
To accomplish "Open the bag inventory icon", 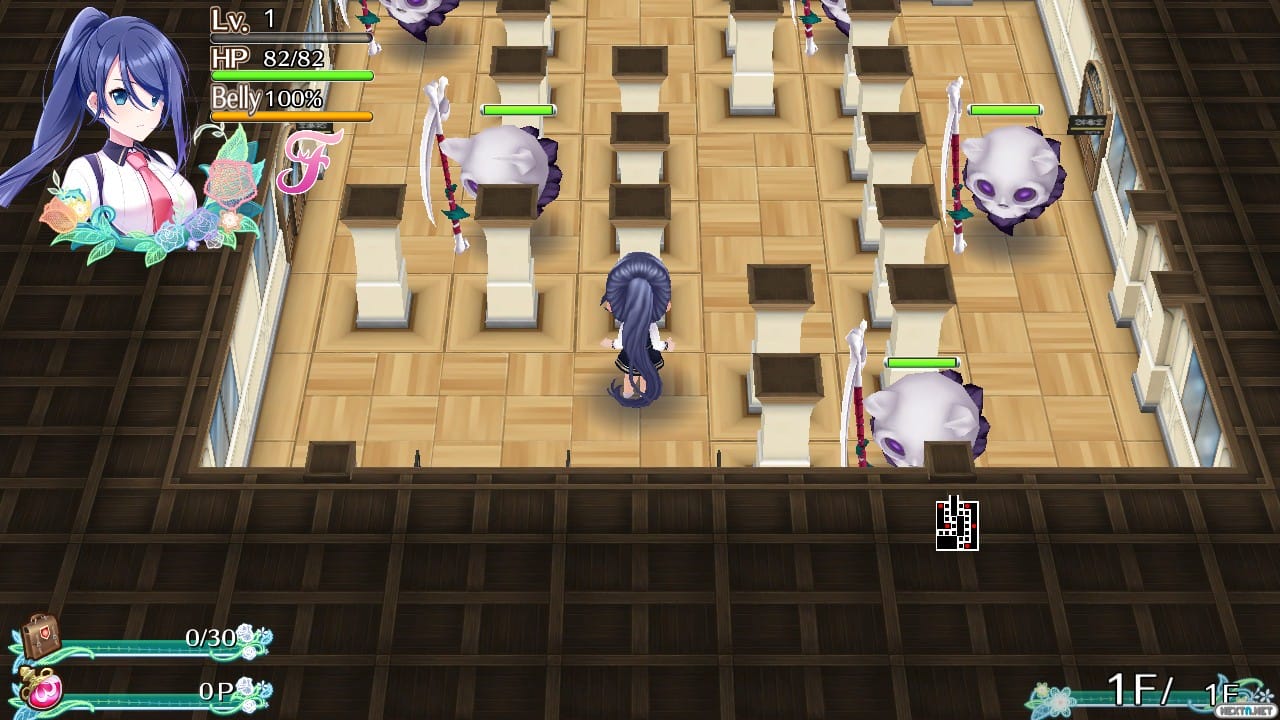I will click(40, 636).
